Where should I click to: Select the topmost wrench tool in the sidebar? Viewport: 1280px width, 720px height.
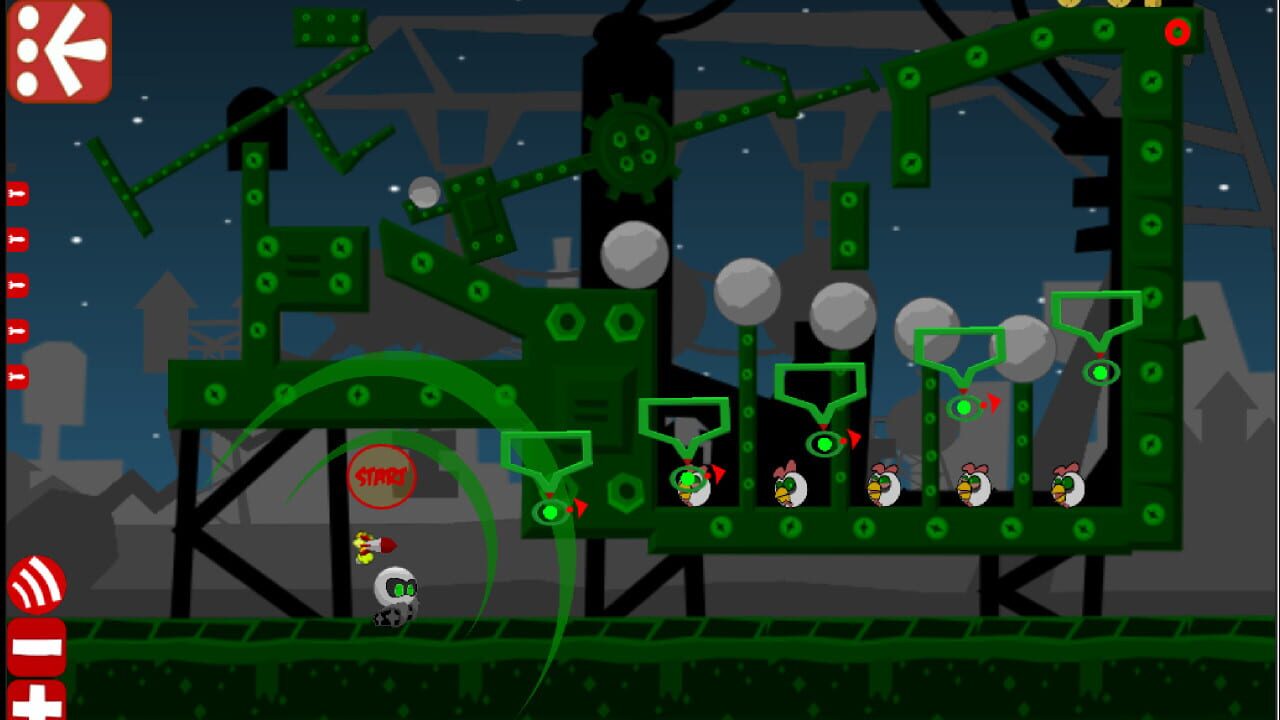coord(18,193)
